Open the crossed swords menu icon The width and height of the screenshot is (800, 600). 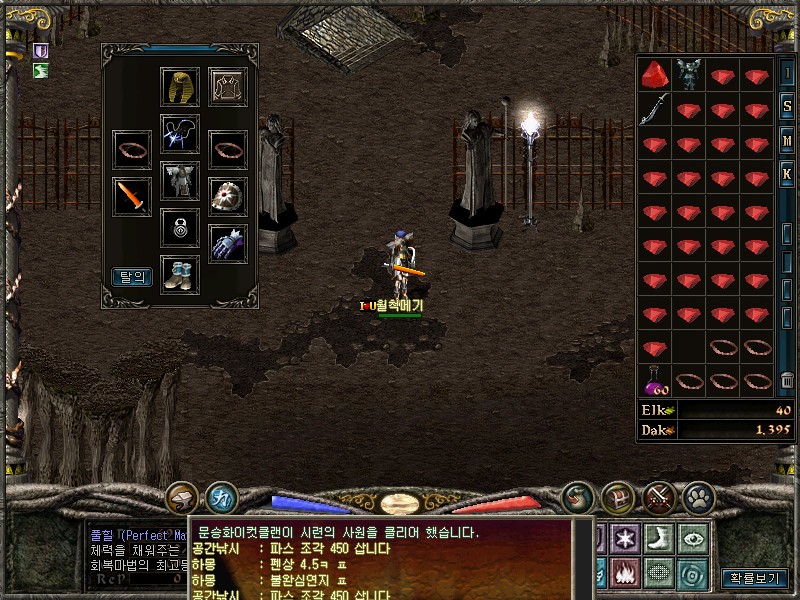pyautogui.click(x=659, y=496)
